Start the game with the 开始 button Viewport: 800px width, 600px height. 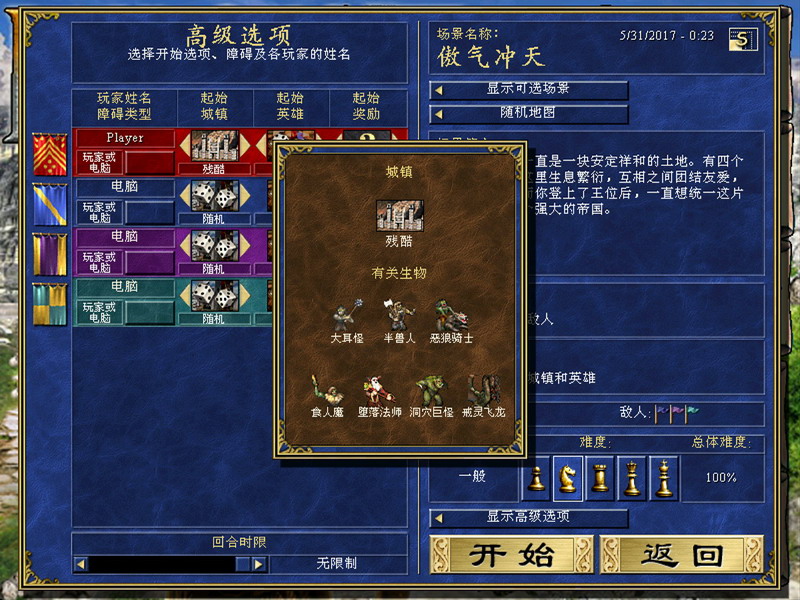(x=512, y=555)
